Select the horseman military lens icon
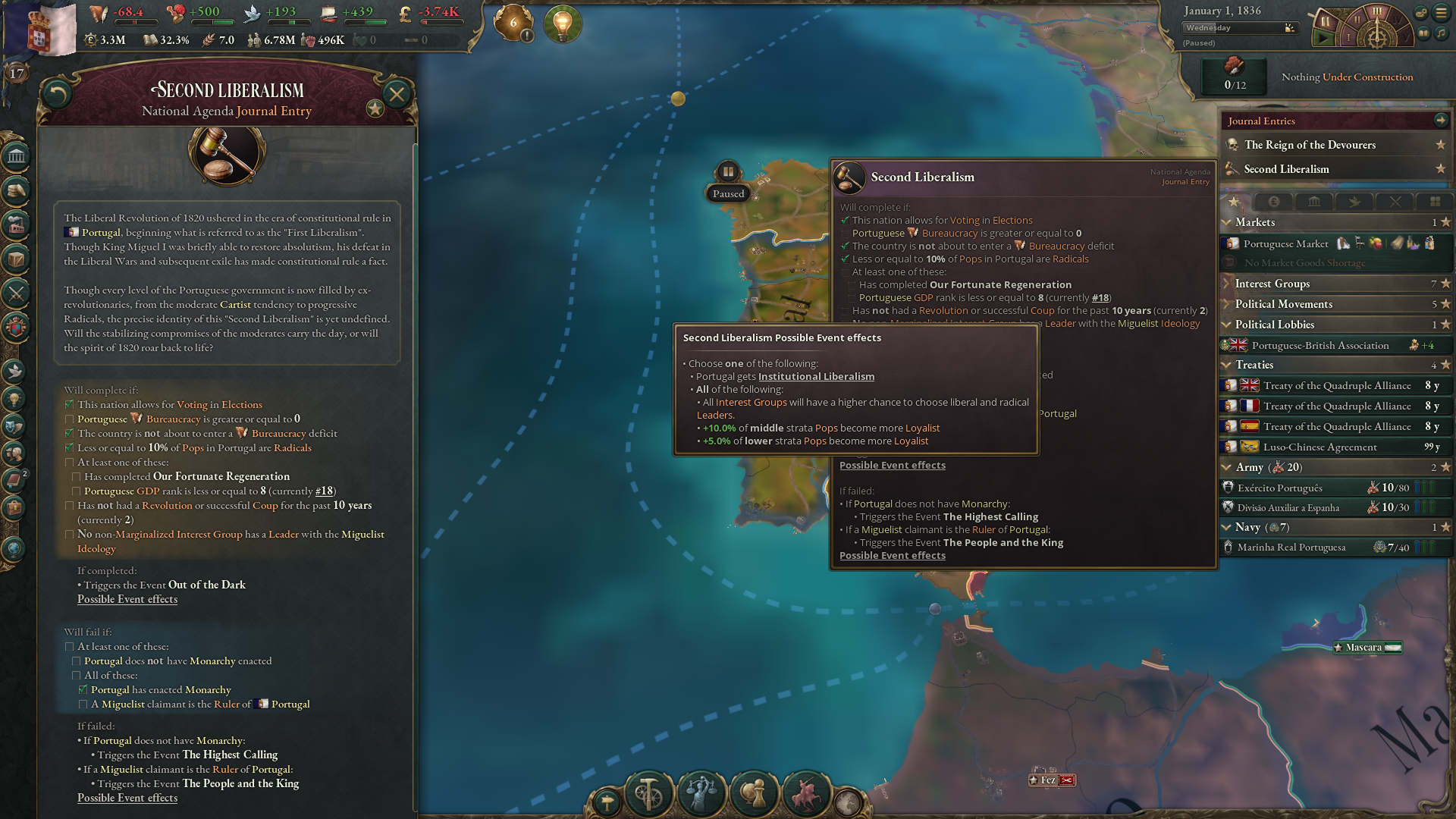This screenshot has height=819, width=1456. point(805,795)
